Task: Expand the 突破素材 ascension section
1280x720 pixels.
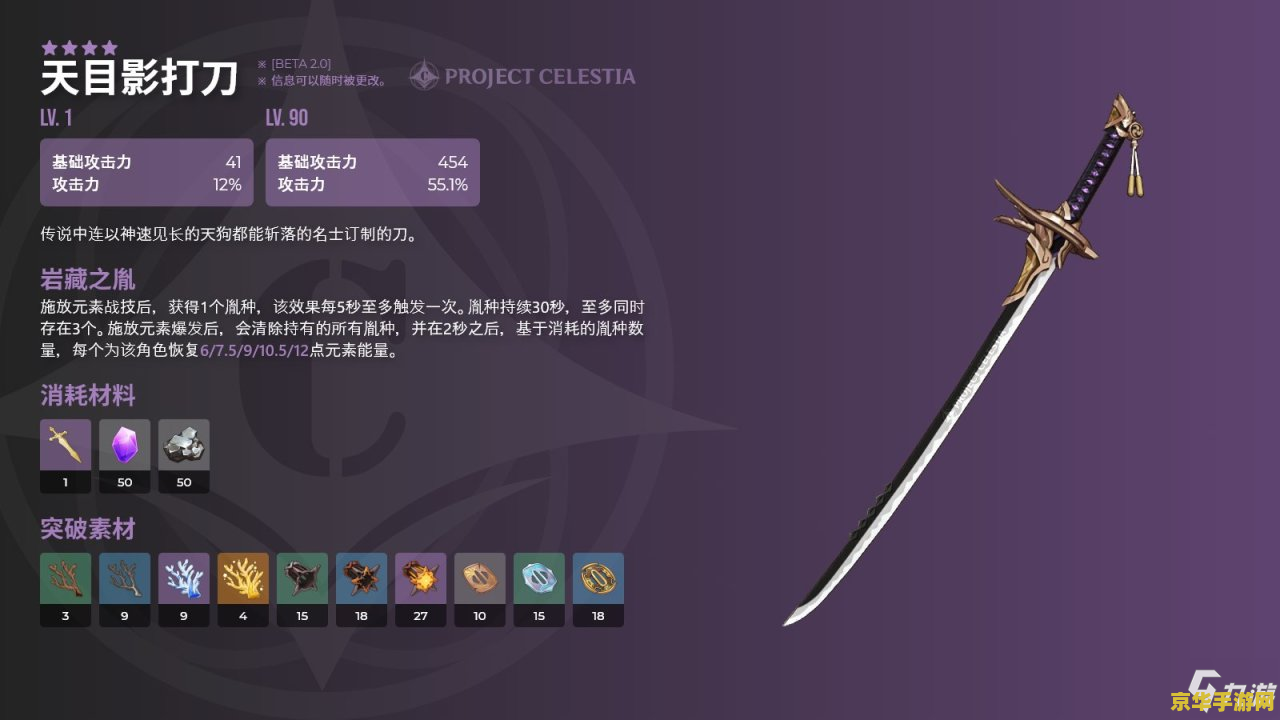Action: point(86,529)
